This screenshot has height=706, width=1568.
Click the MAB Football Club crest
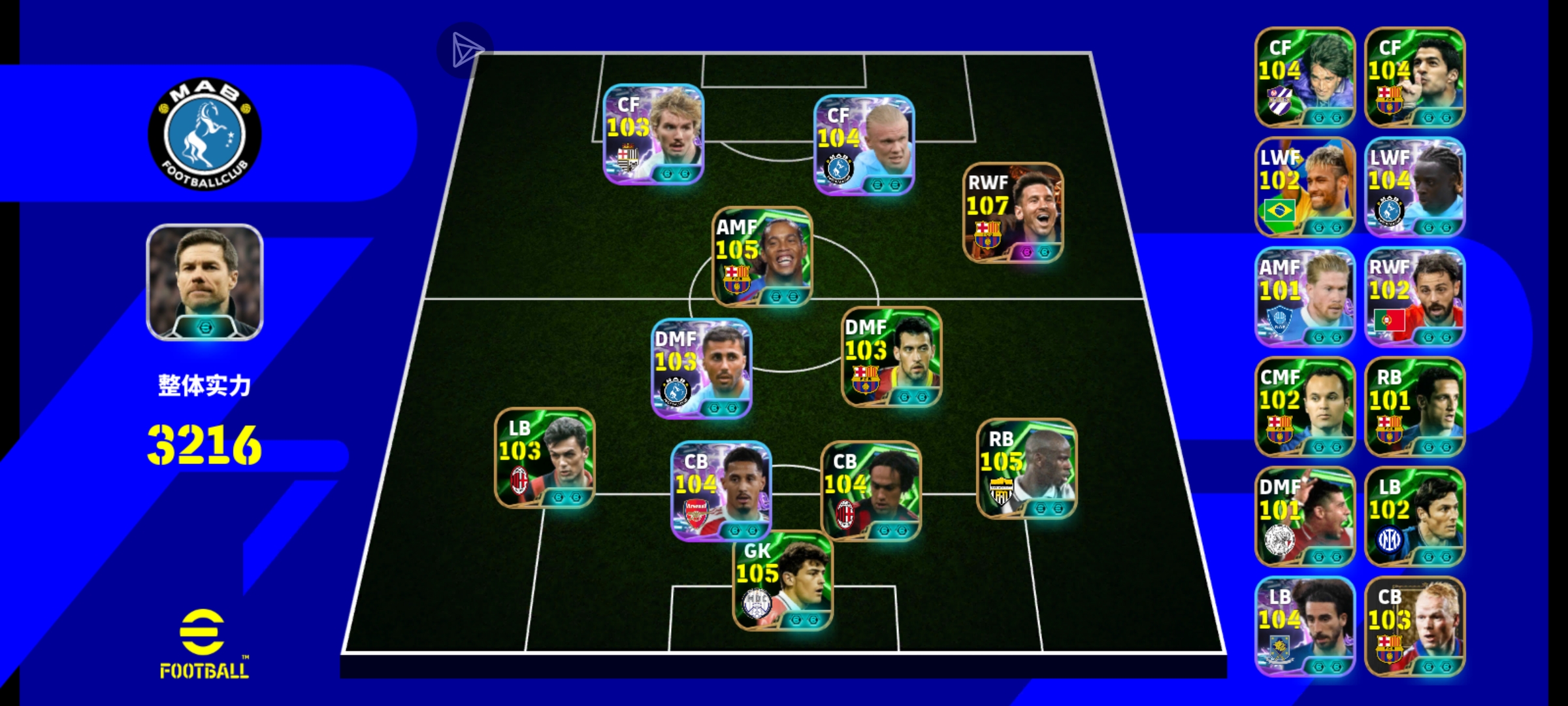pos(204,134)
